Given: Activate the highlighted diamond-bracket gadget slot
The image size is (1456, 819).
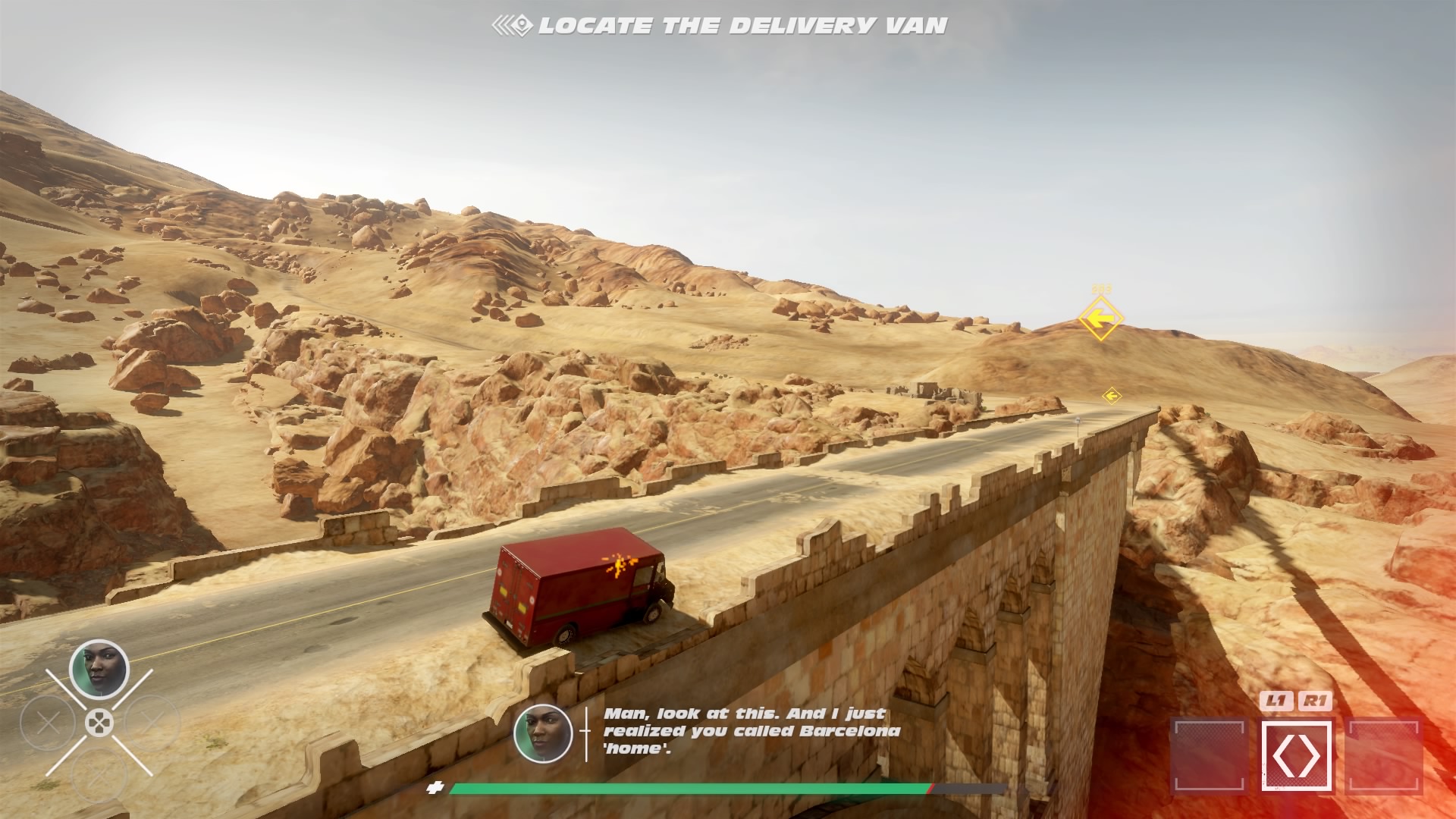Looking at the screenshot, I should click(x=1296, y=756).
